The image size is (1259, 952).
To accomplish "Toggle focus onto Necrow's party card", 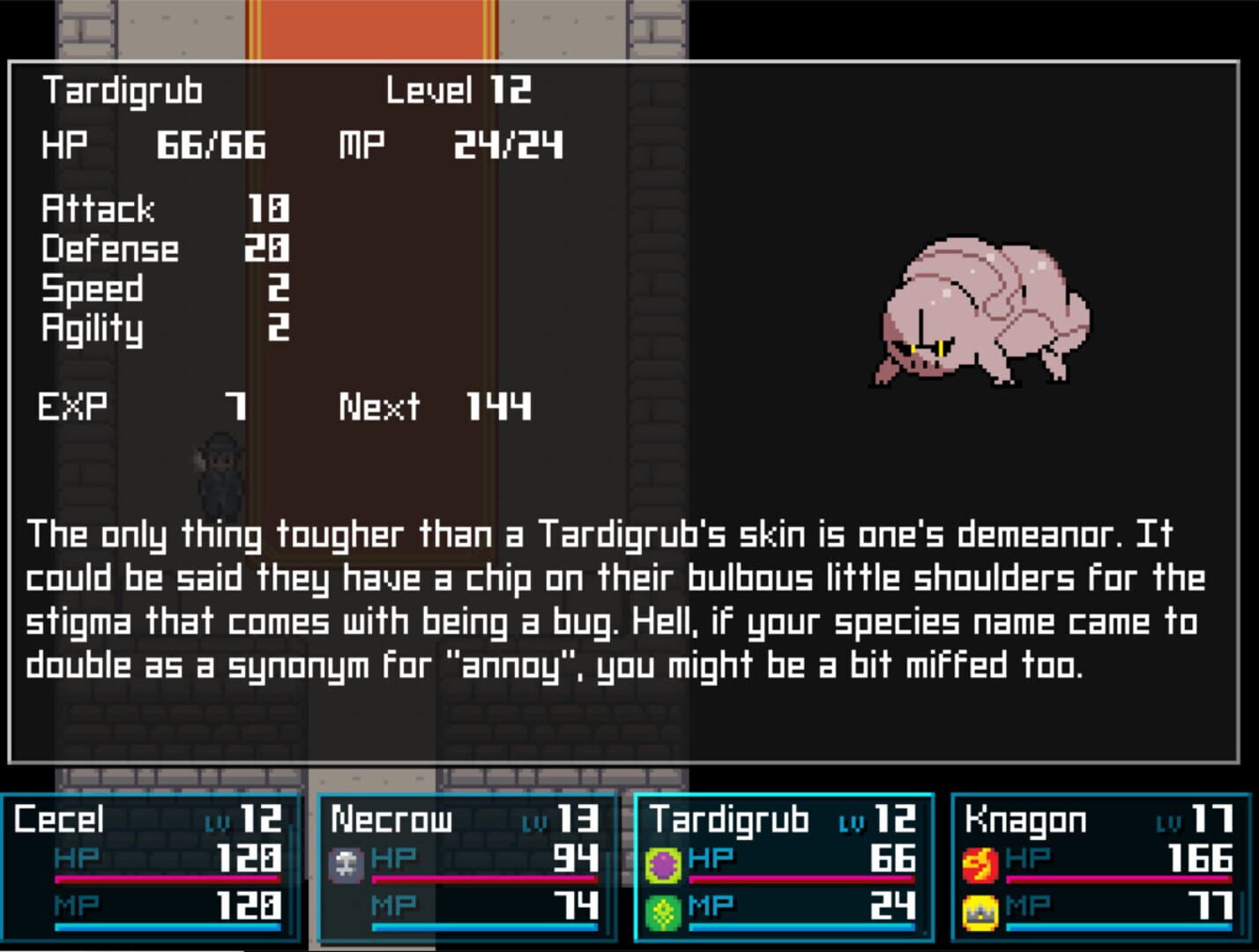I will coord(467,868).
